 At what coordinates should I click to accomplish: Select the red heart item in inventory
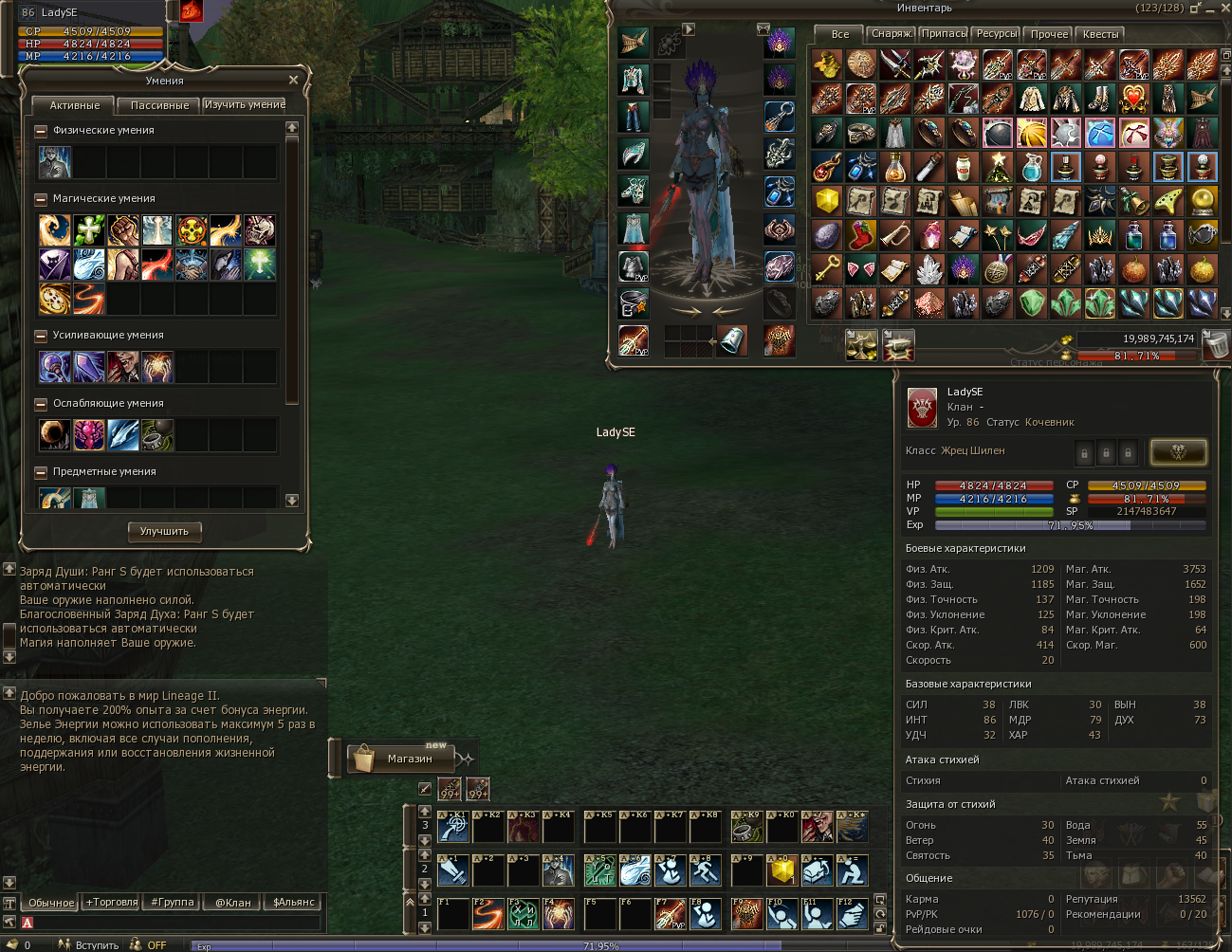coord(1133,99)
